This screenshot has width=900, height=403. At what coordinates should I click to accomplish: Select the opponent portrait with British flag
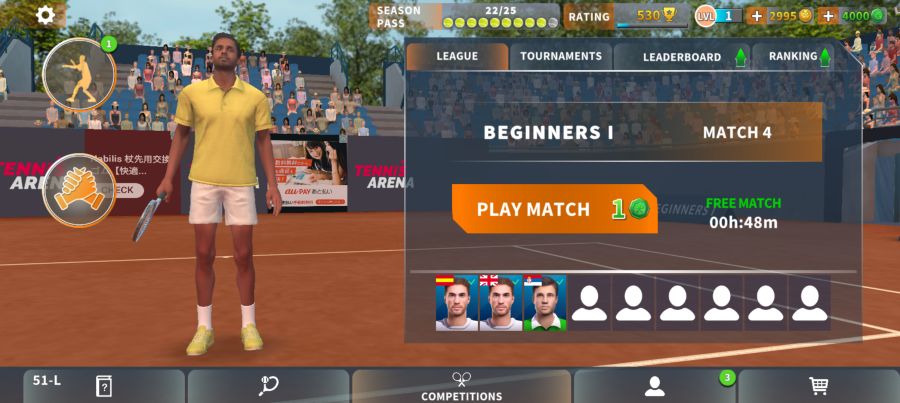click(500, 303)
